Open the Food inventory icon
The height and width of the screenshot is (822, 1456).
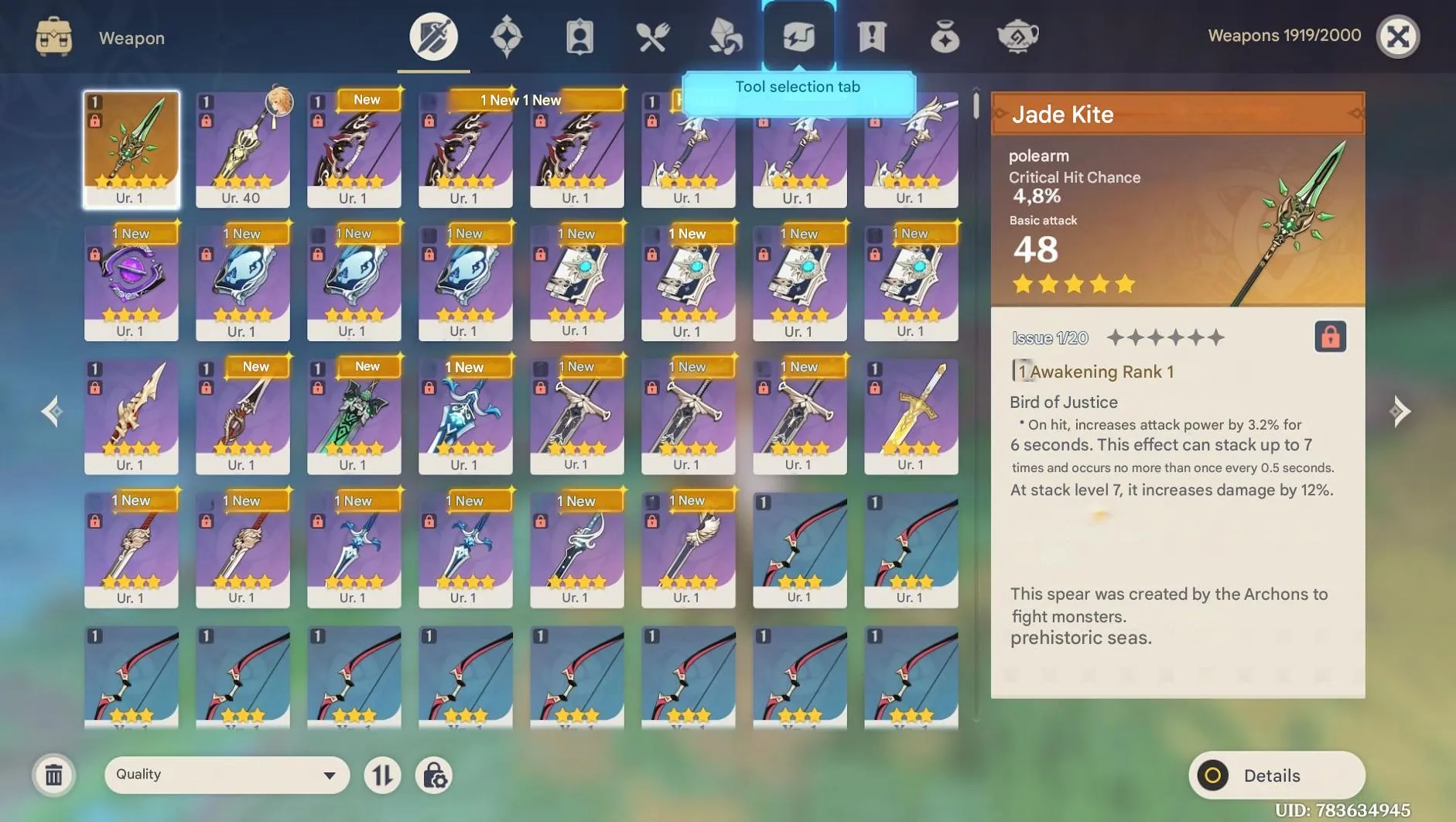click(x=653, y=35)
